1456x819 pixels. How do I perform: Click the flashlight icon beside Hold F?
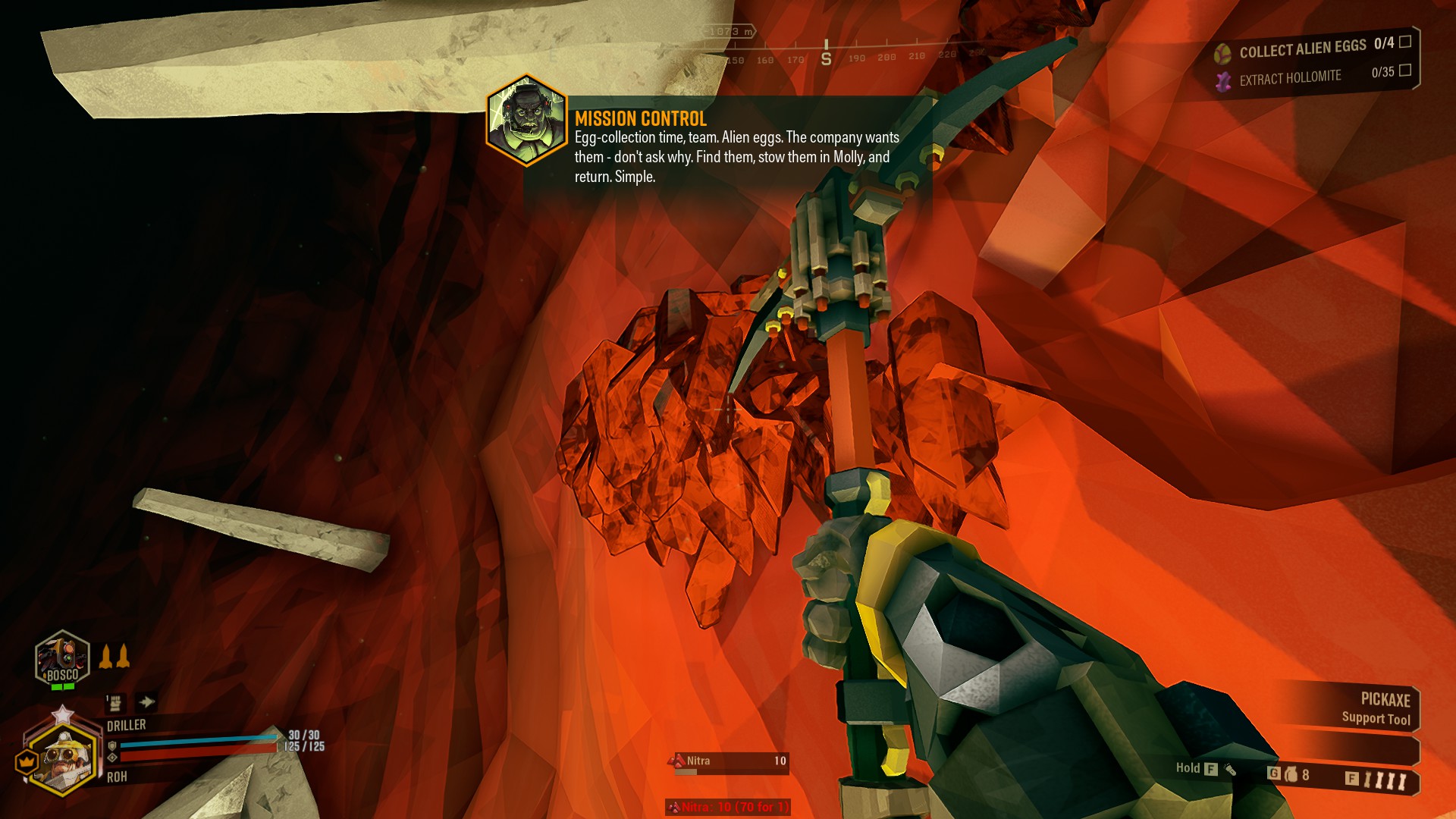coord(1231,771)
